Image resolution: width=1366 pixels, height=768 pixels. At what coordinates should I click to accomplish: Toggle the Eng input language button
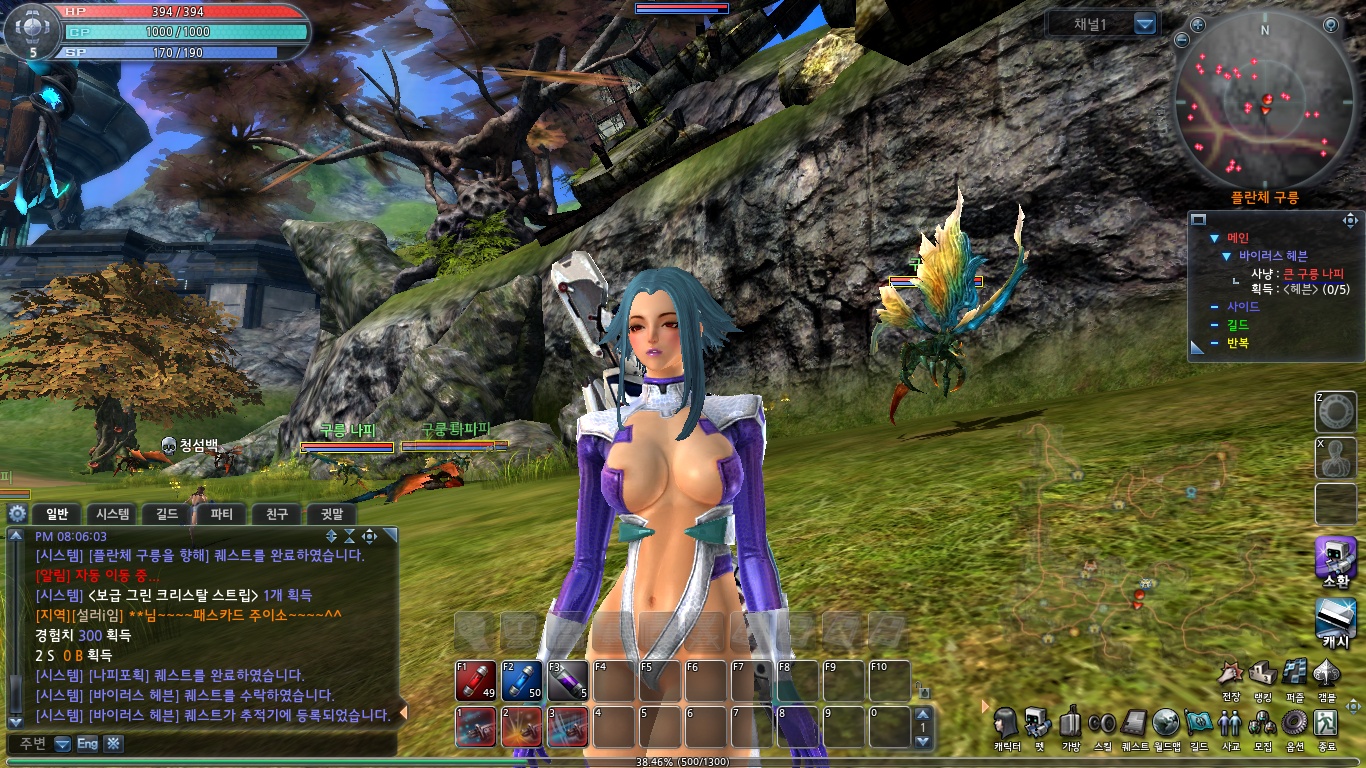tap(88, 743)
